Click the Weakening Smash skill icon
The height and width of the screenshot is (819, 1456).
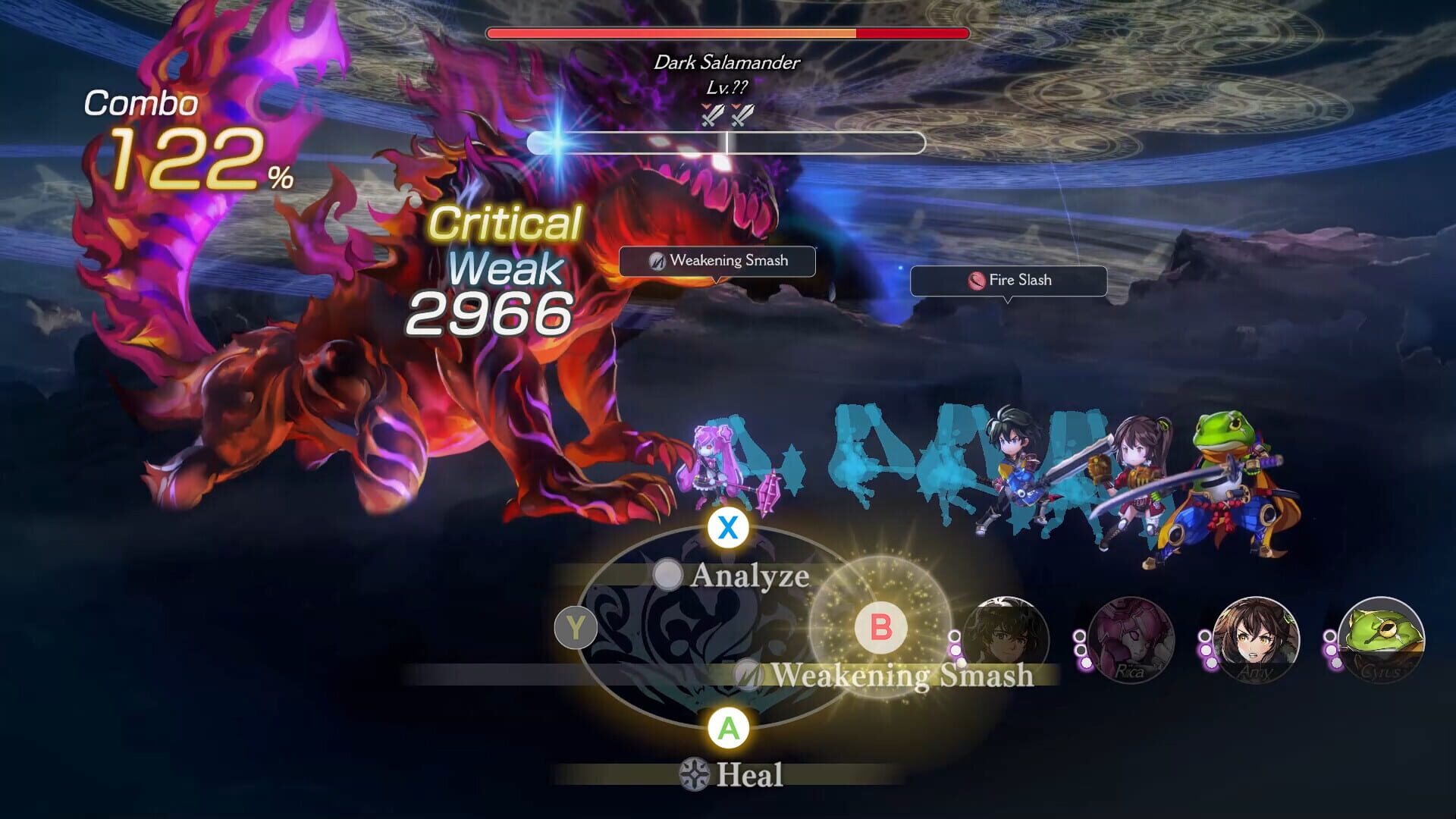(x=747, y=673)
